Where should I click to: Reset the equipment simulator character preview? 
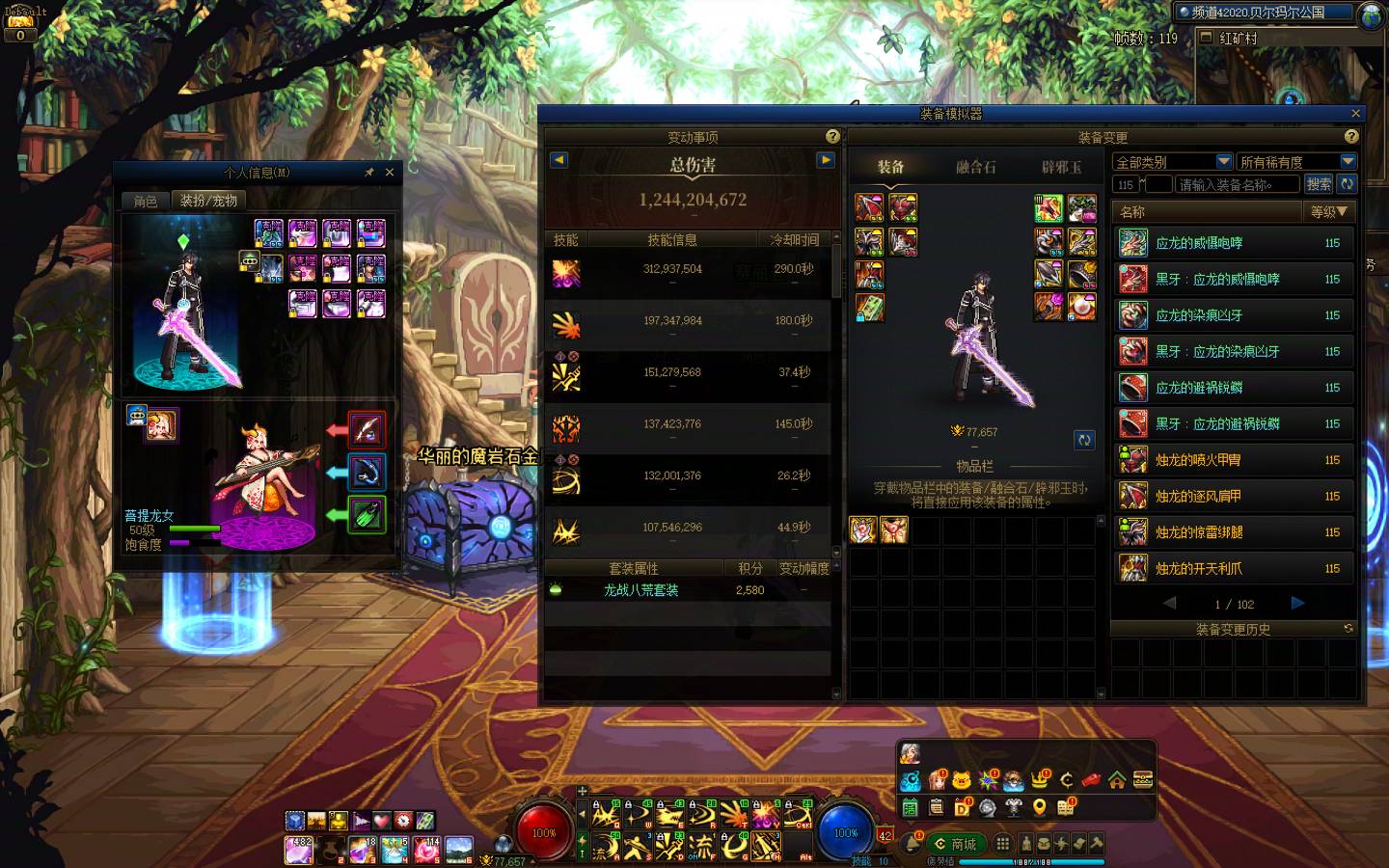pos(1084,440)
